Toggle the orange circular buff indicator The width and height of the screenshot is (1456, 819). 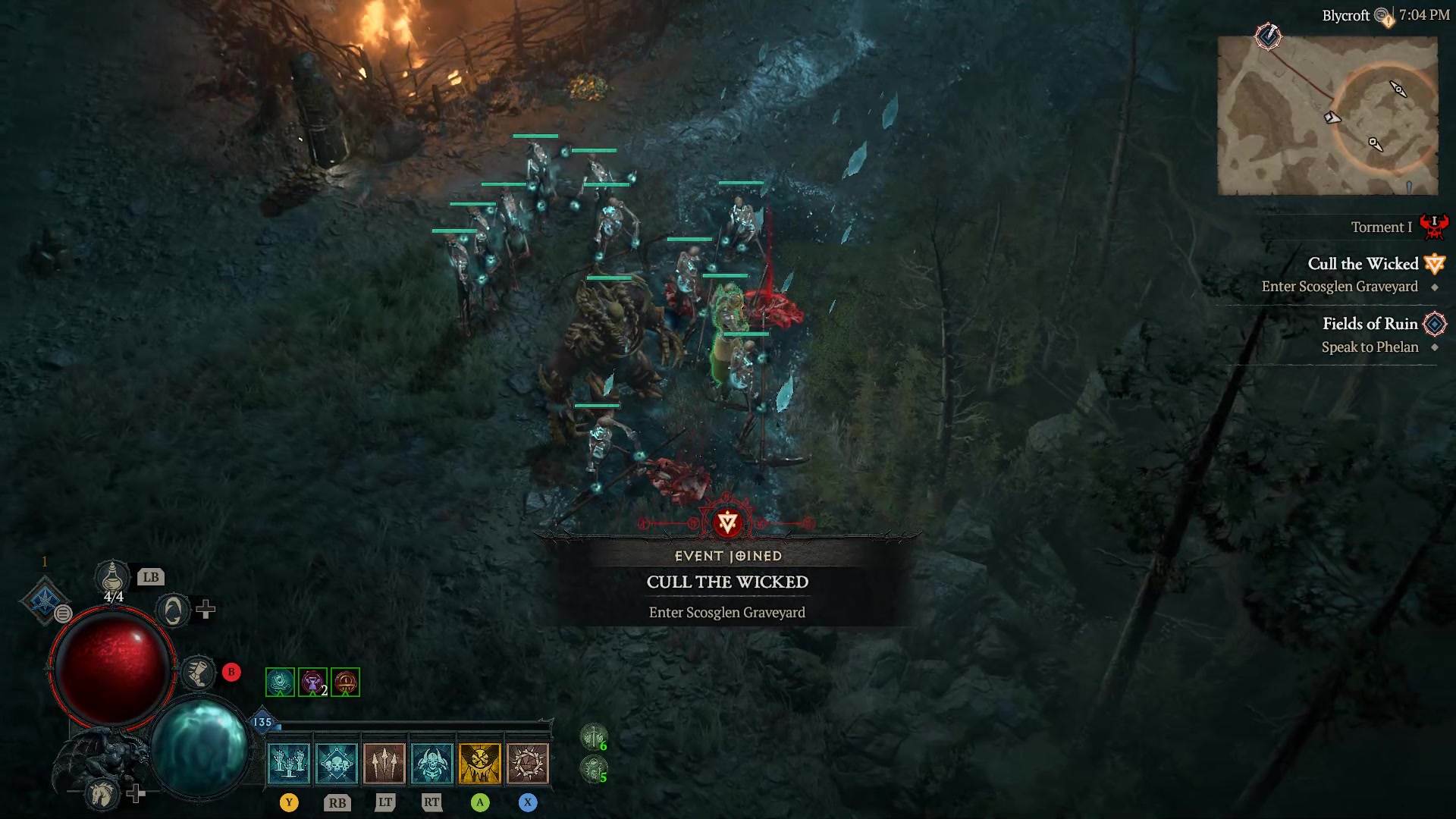coord(344,681)
